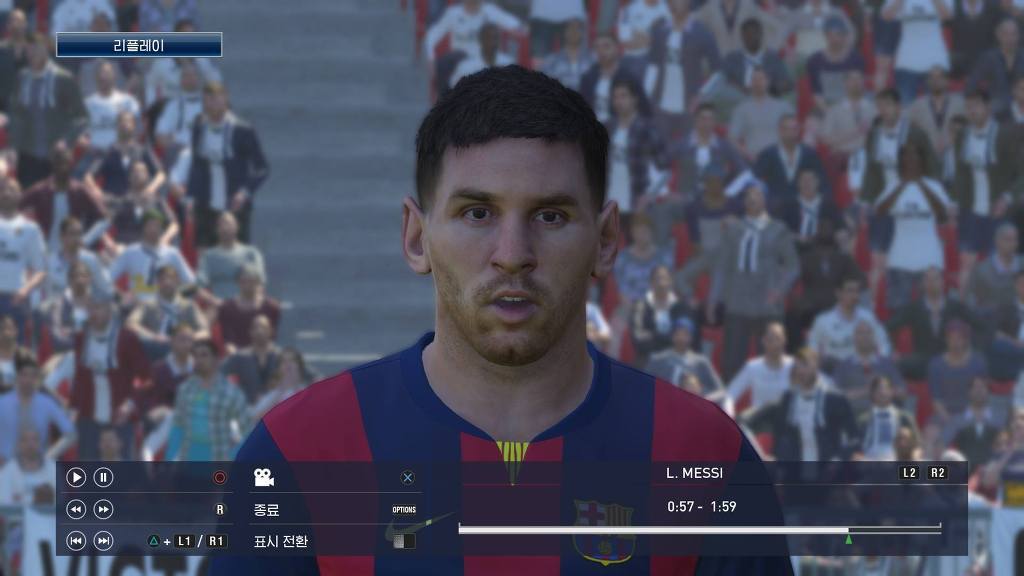Select the movie camera icon
The image size is (1024, 576).
(x=263, y=478)
